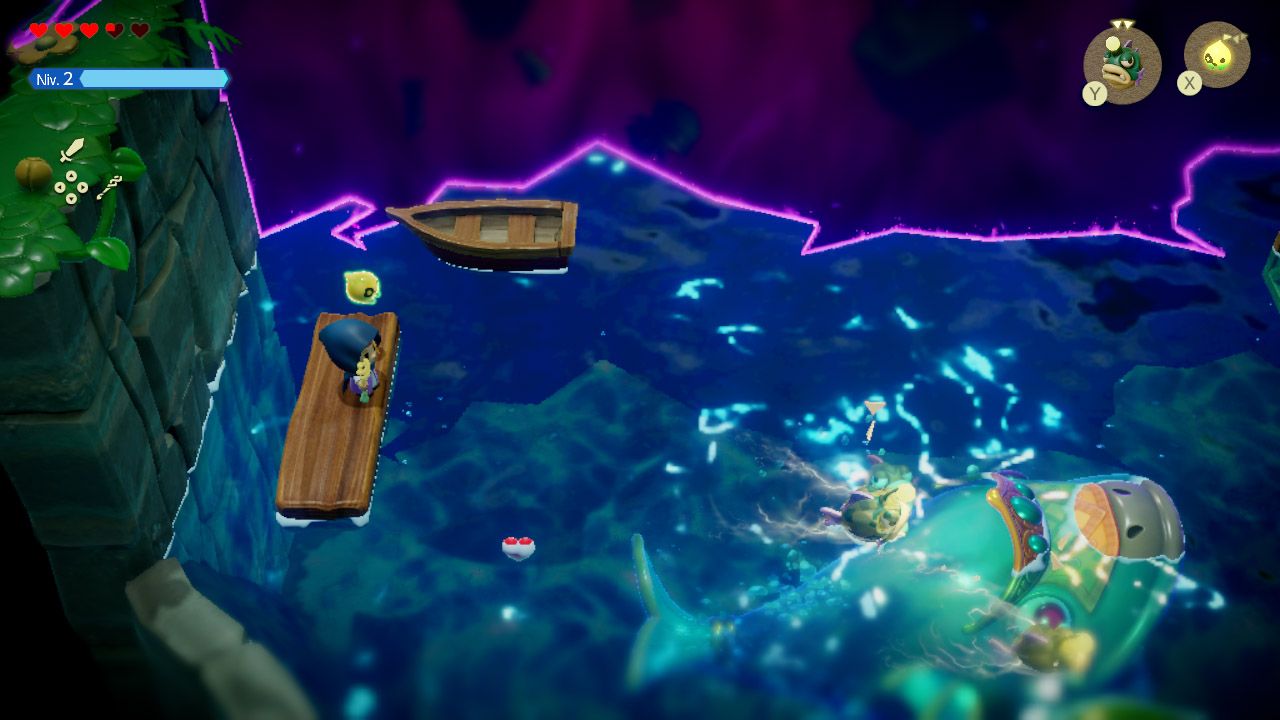The width and height of the screenshot is (1280, 720).
Task: Select the anglerfish echo icon
Action: coord(1122,65)
